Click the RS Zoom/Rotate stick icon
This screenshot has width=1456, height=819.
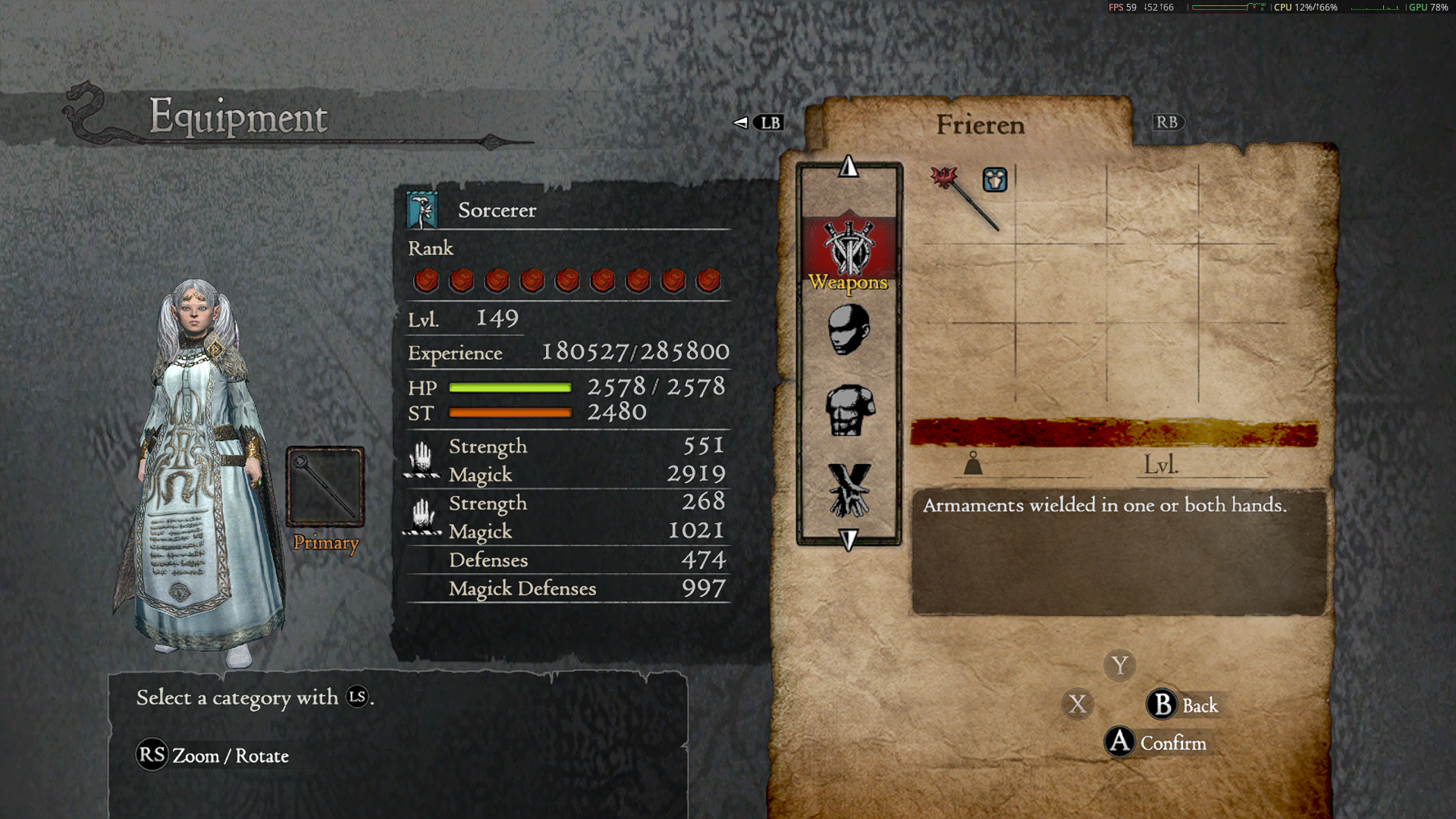(x=151, y=755)
